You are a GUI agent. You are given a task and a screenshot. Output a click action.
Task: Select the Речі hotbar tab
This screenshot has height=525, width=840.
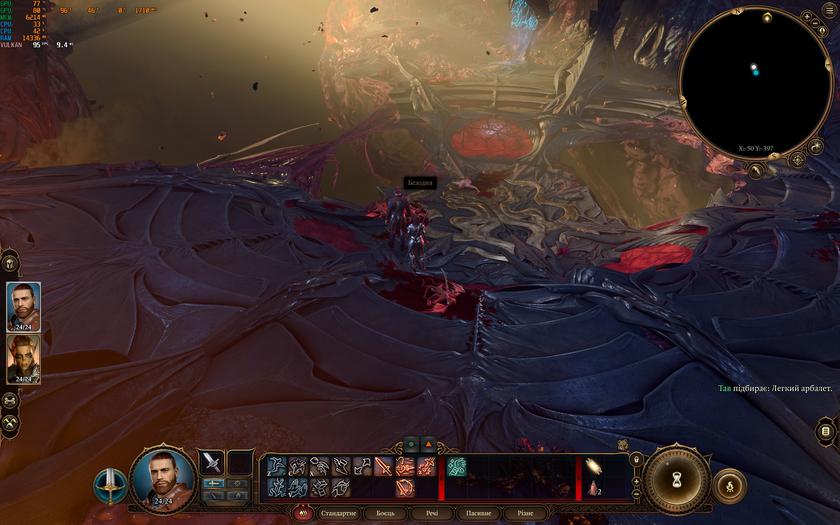click(x=431, y=513)
